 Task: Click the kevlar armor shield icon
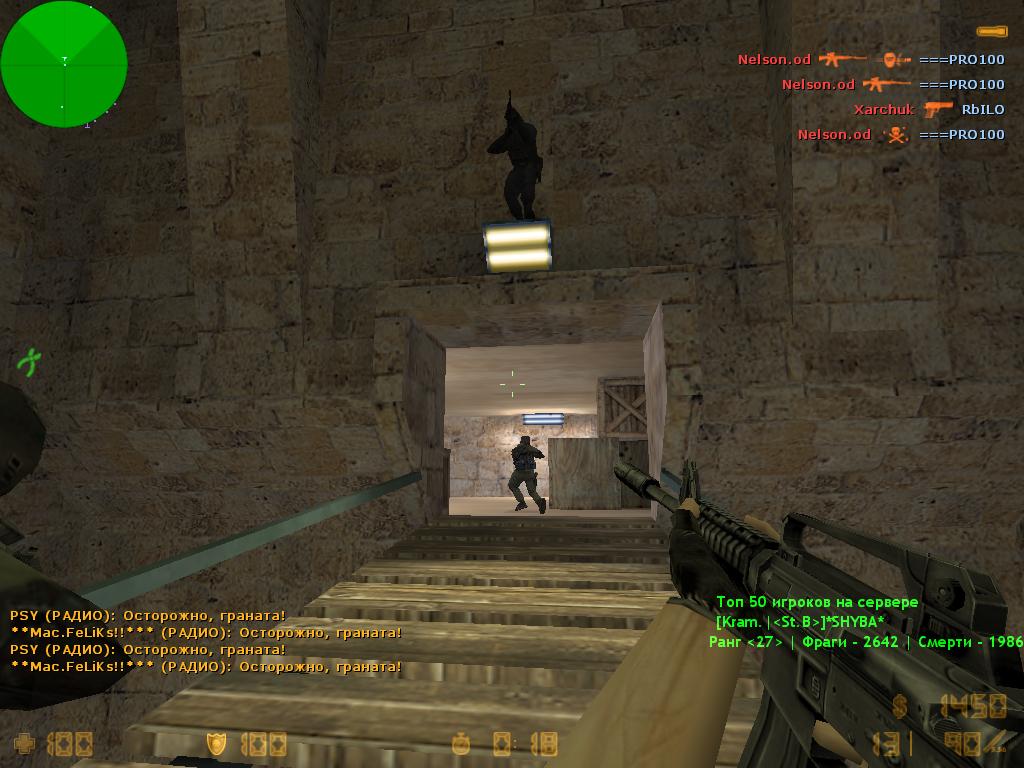click(x=216, y=743)
